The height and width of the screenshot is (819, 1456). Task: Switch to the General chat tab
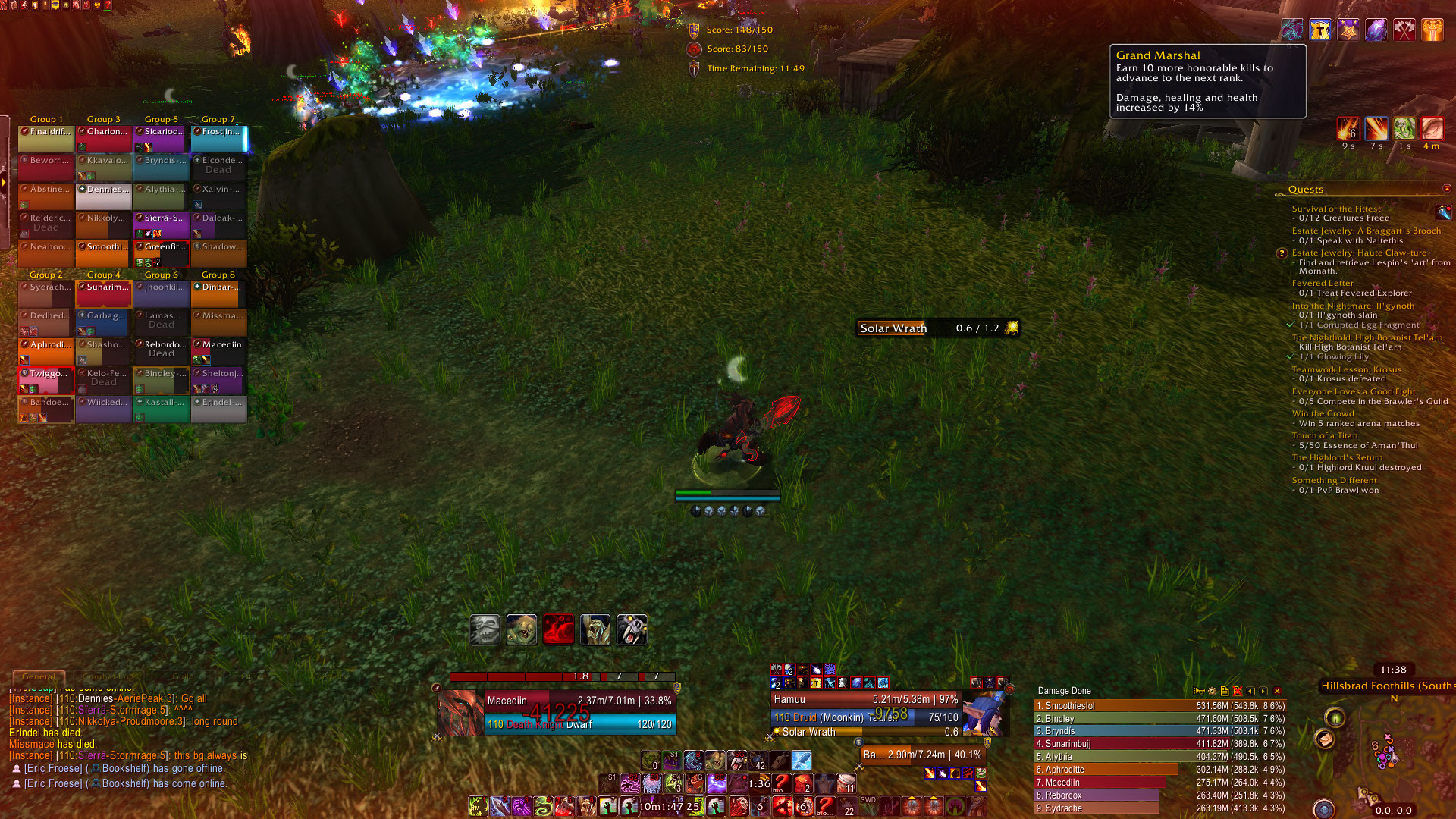click(39, 676)
